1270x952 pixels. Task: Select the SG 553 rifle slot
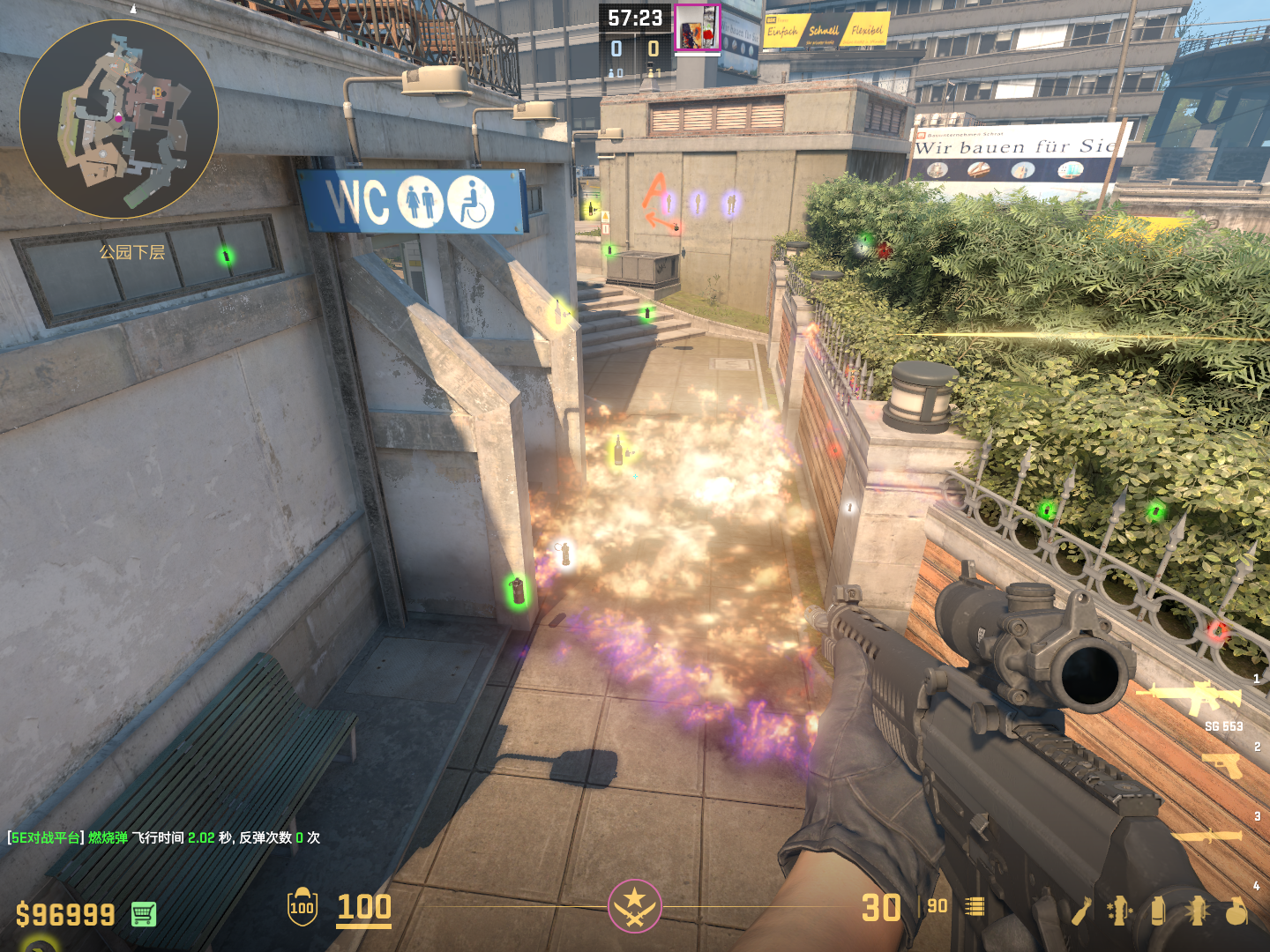point(1191,699)
